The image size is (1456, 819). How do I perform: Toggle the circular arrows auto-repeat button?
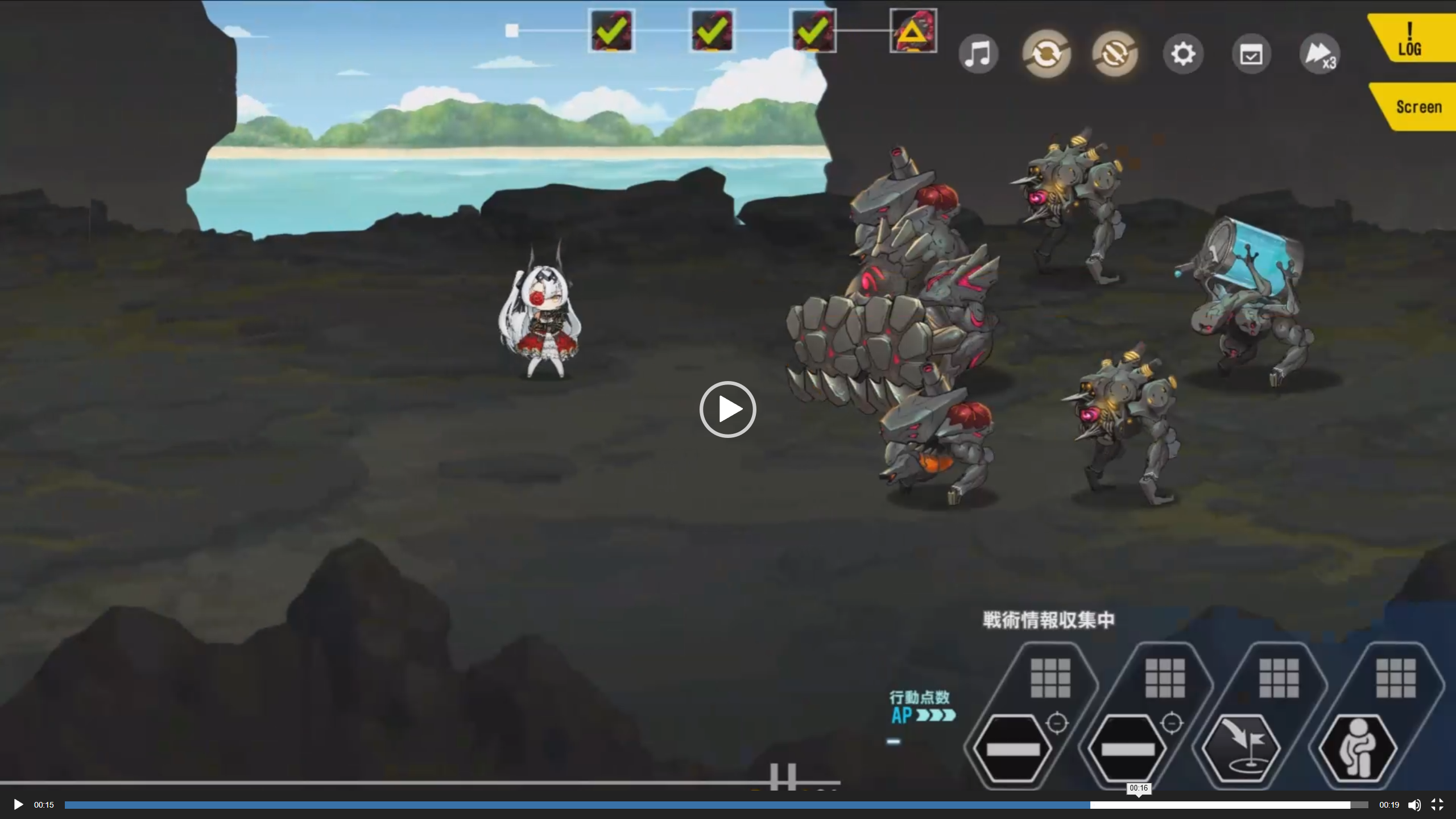1046,55
